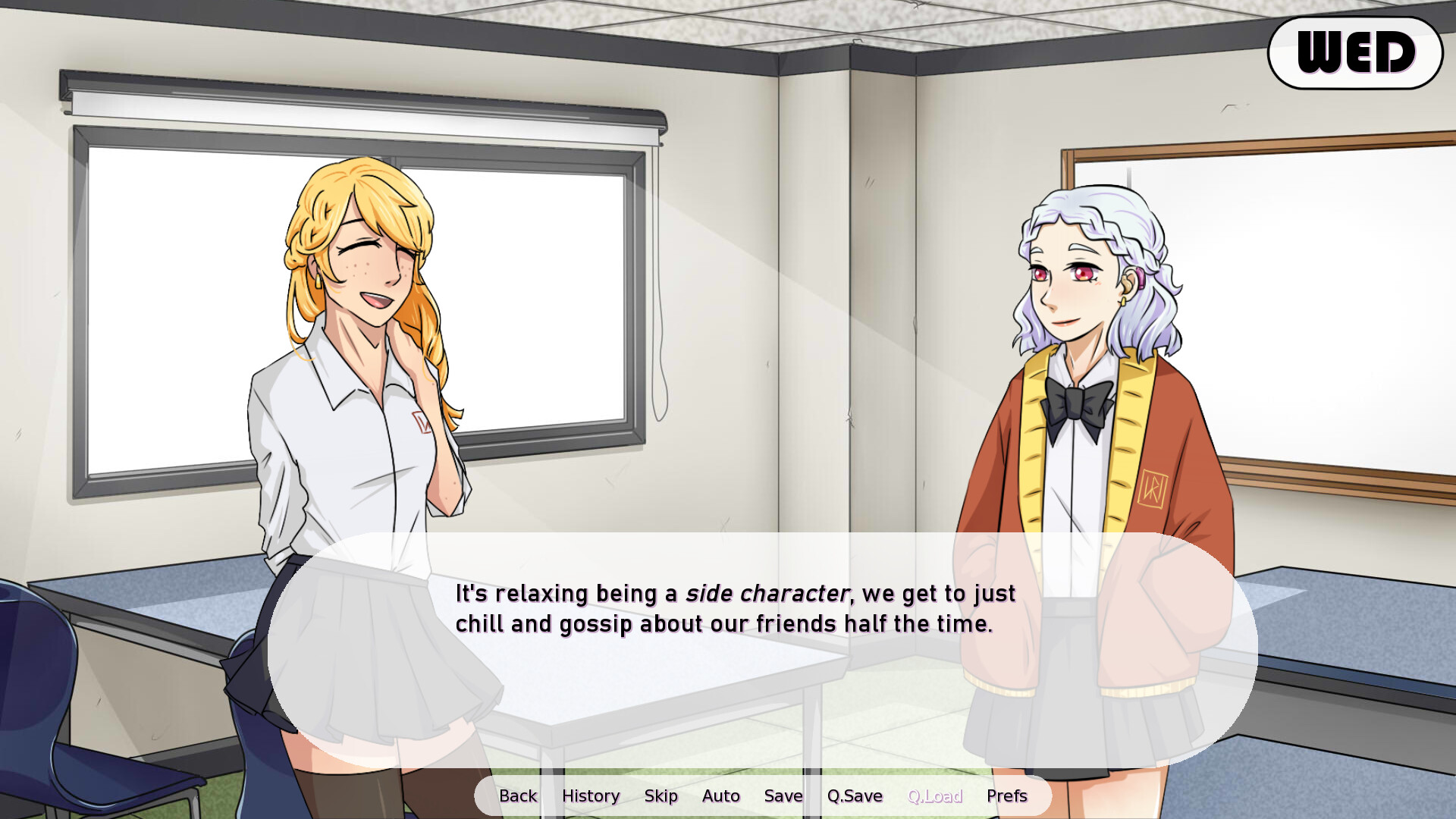The width and height of the screenshot is (1456, 819).
Task: Open the History of past dialogue
Action: coord(591,795)
